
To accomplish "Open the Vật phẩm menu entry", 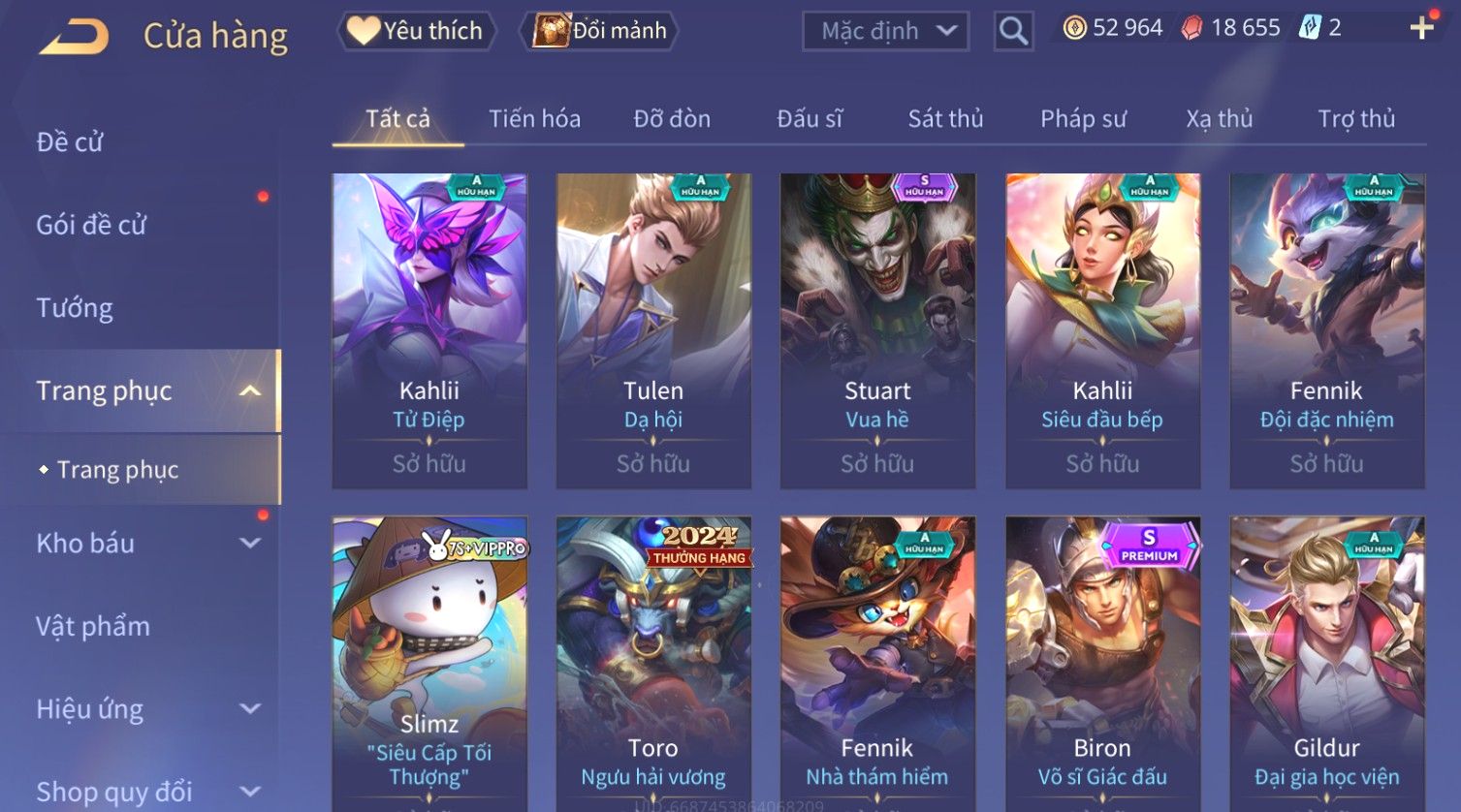I will click(93, 626).
